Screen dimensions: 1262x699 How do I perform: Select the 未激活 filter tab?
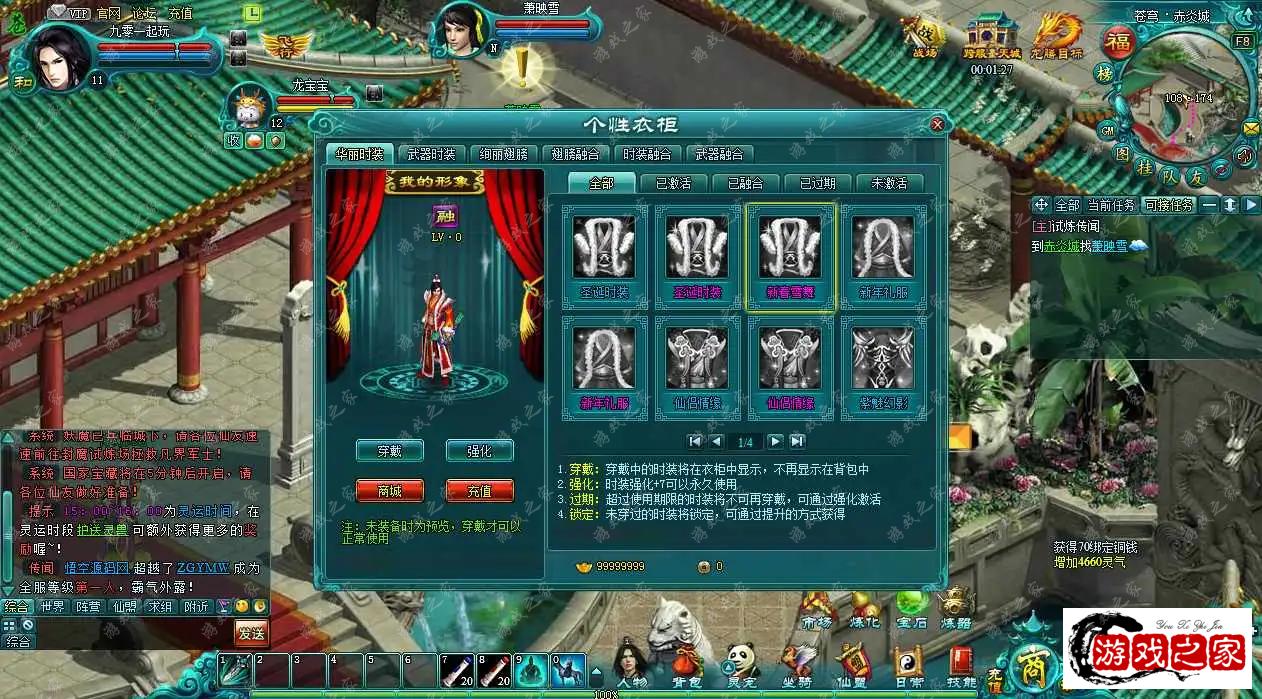[x=889, y=183]
